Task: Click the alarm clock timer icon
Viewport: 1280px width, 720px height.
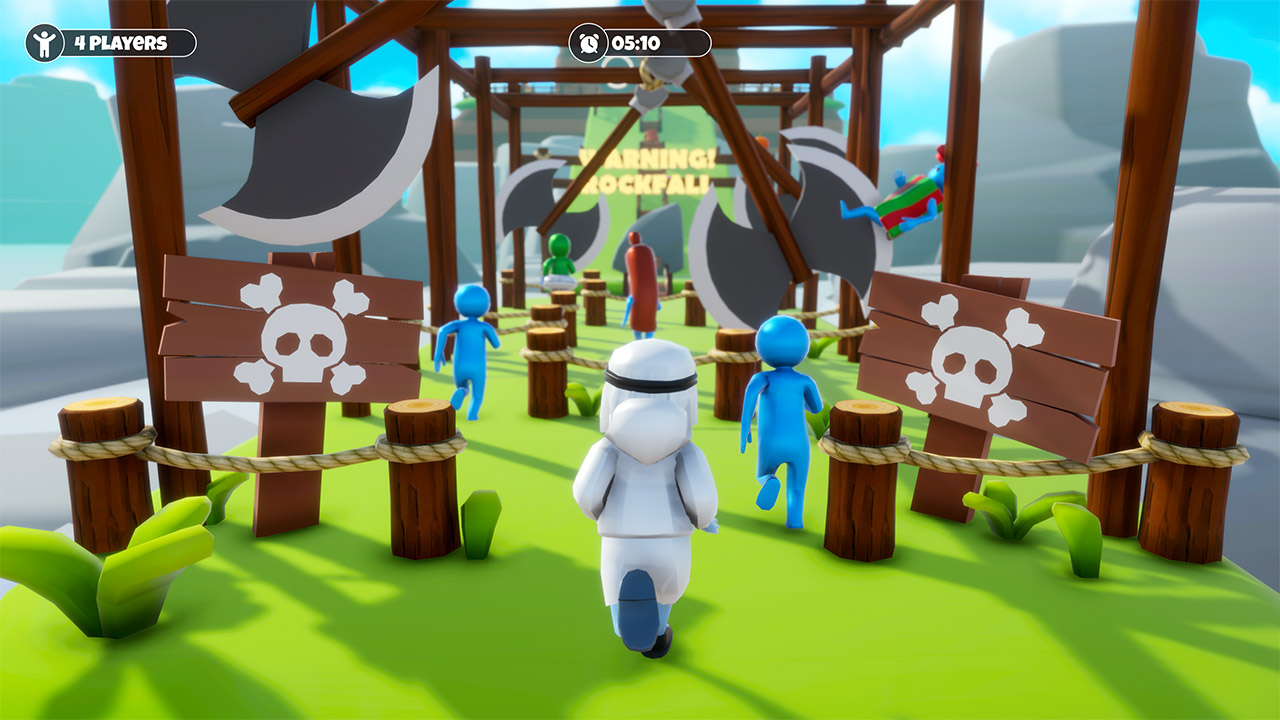Action: (x=591, y=42)
